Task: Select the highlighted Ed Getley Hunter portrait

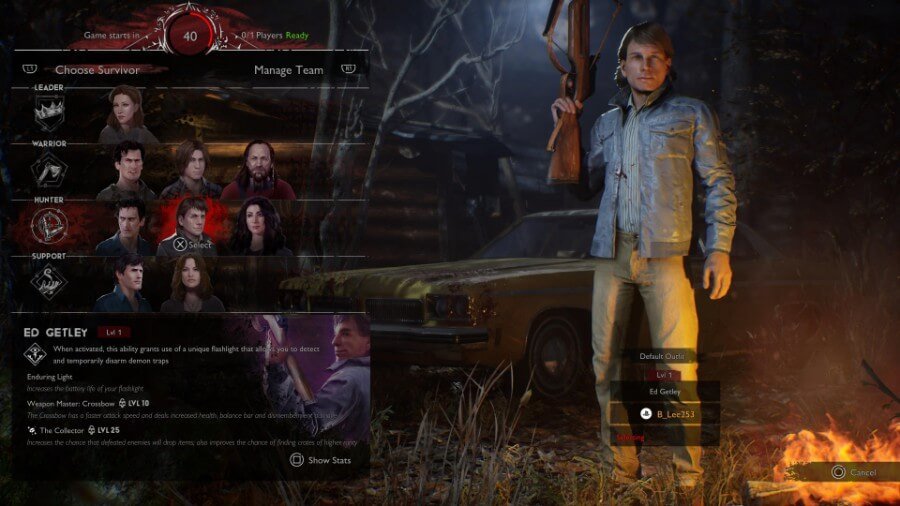Action: (x=190, y=226)
